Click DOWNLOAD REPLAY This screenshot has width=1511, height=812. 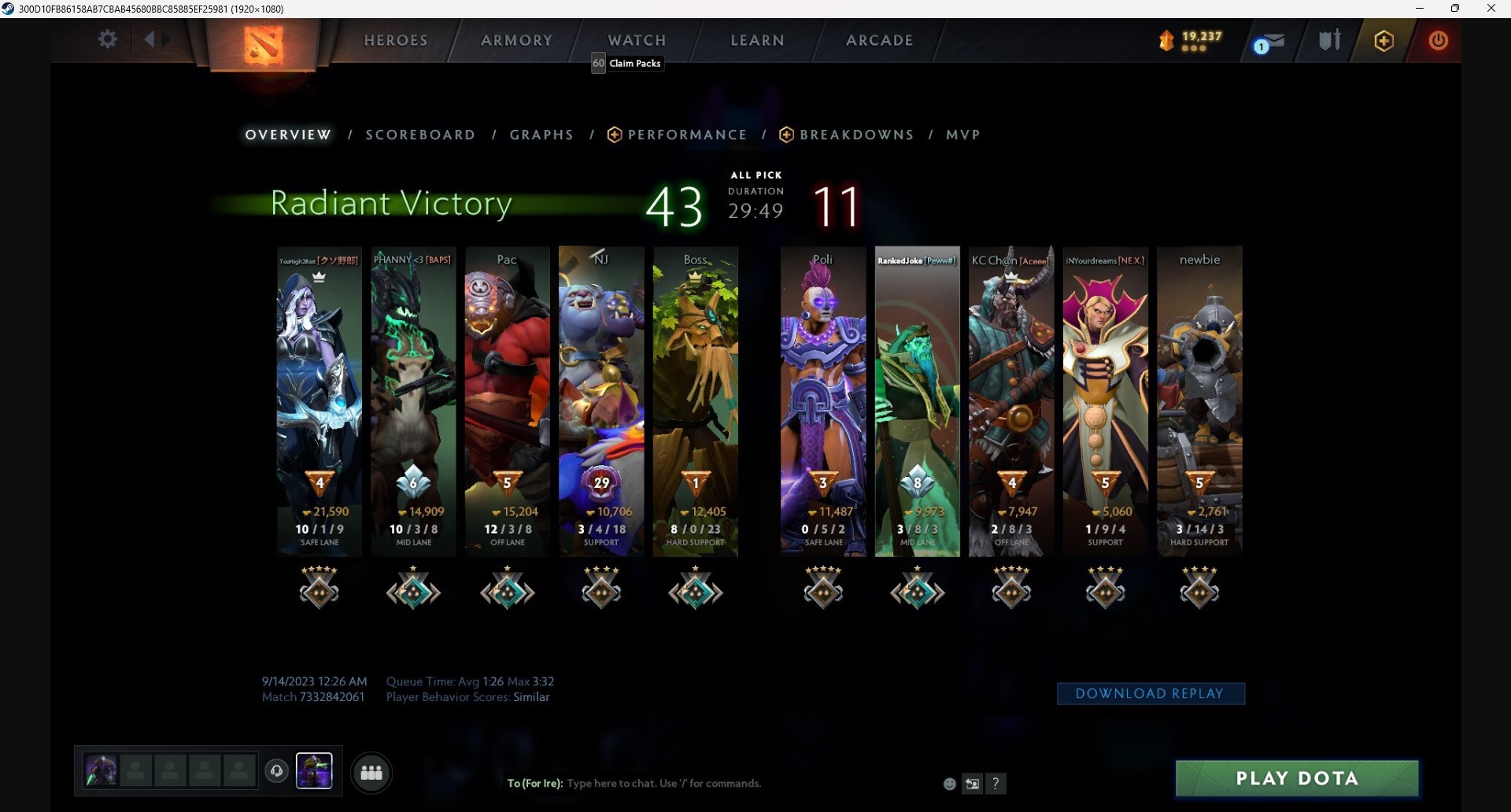tap(1151, 693)
